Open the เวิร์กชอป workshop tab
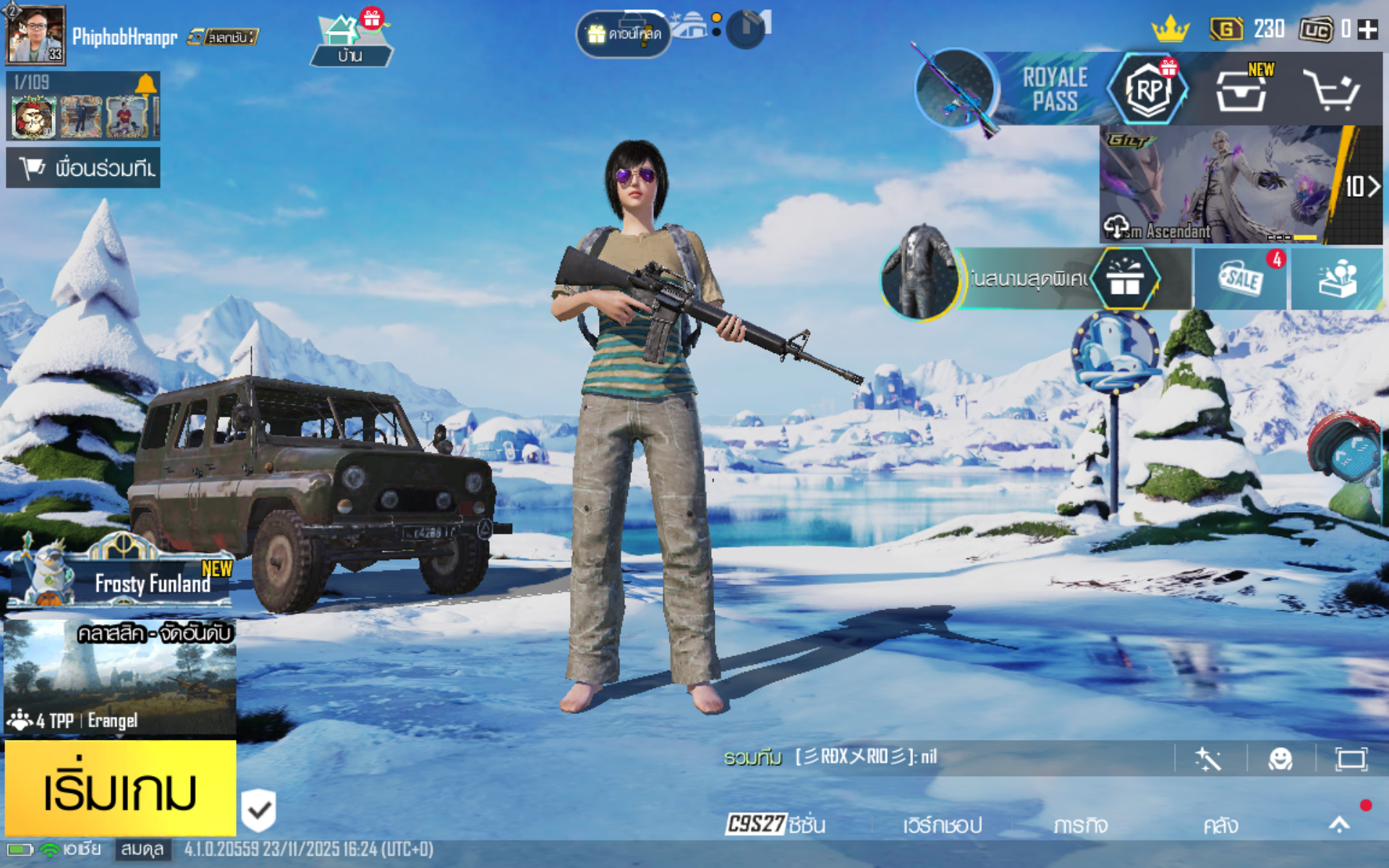 (x=942, y=825)
